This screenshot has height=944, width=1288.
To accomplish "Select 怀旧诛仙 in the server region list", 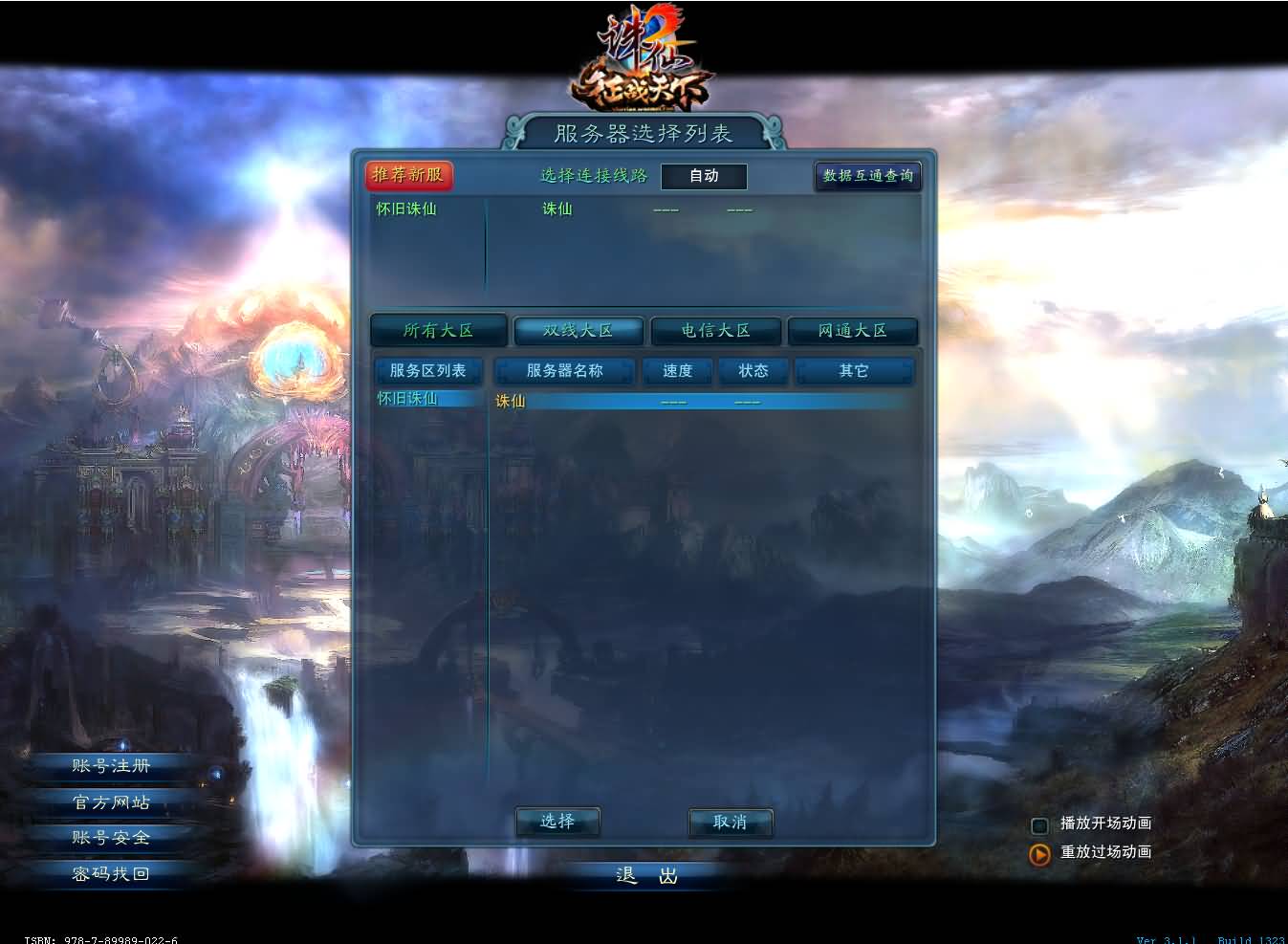I will tap(425, 399).
